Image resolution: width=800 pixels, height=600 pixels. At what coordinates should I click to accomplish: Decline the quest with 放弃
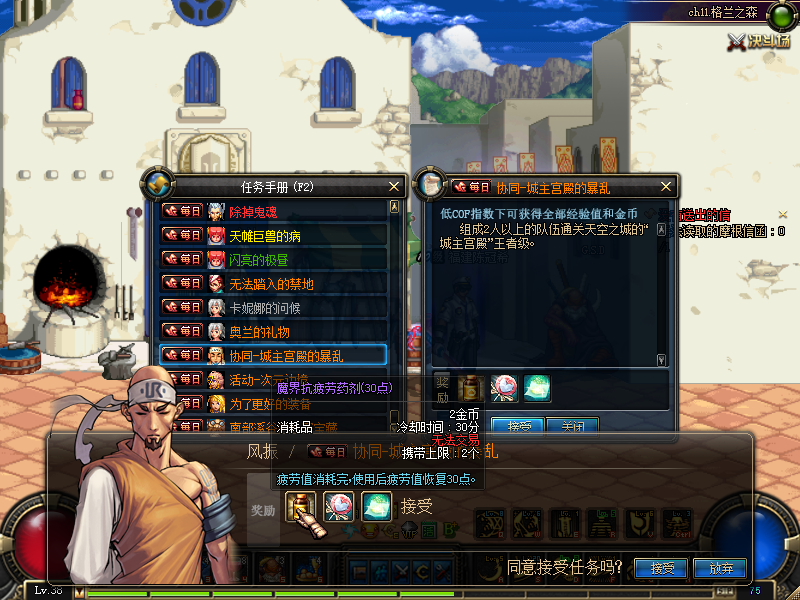(x=722, y=568)
